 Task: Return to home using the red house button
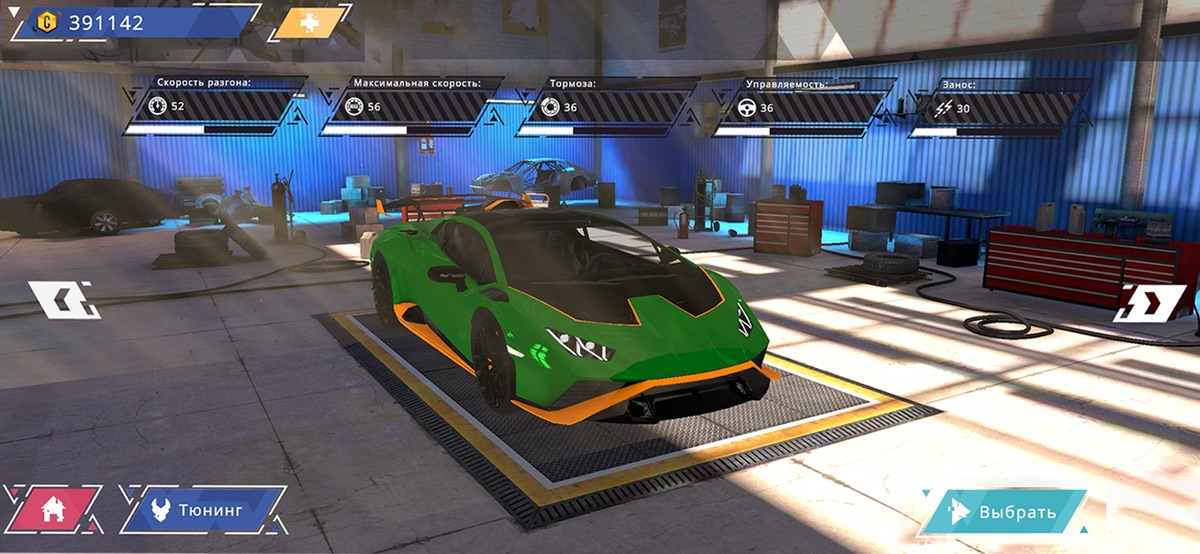click(x=54, y=509)
